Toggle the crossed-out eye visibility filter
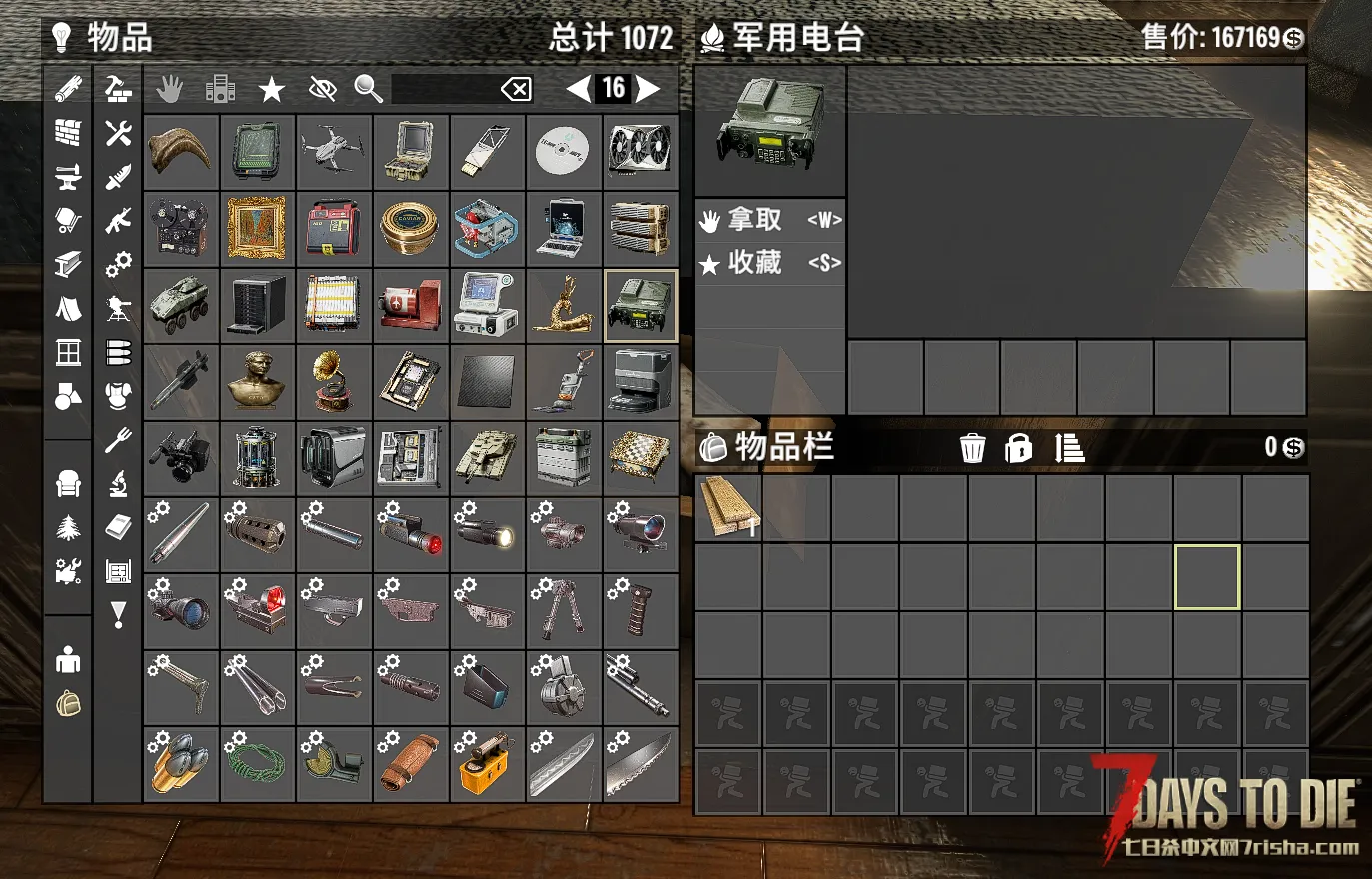Viewport: 1372px width, 879px height. 322,90
